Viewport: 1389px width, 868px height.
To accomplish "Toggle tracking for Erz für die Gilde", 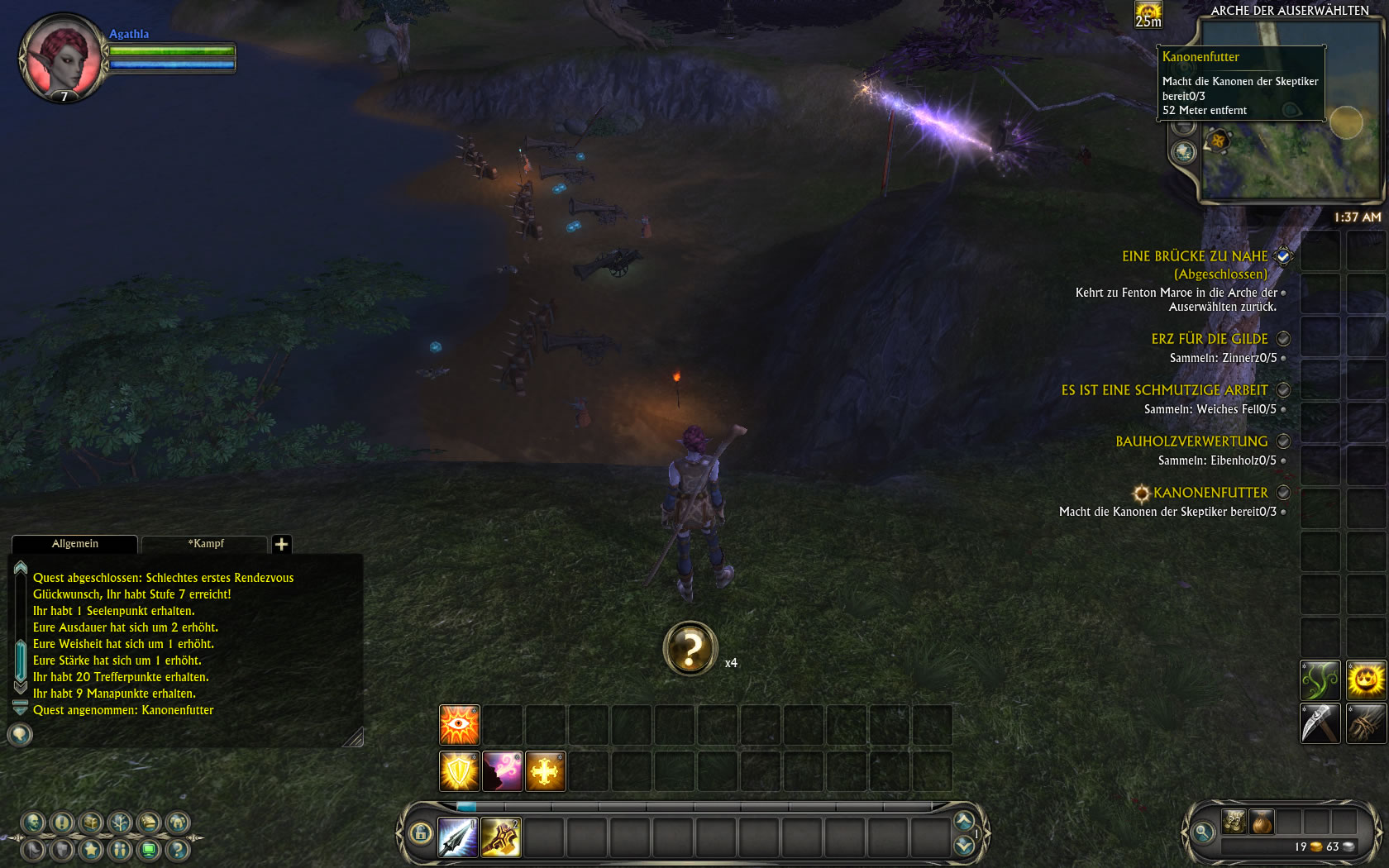I will pos(1282,339).
